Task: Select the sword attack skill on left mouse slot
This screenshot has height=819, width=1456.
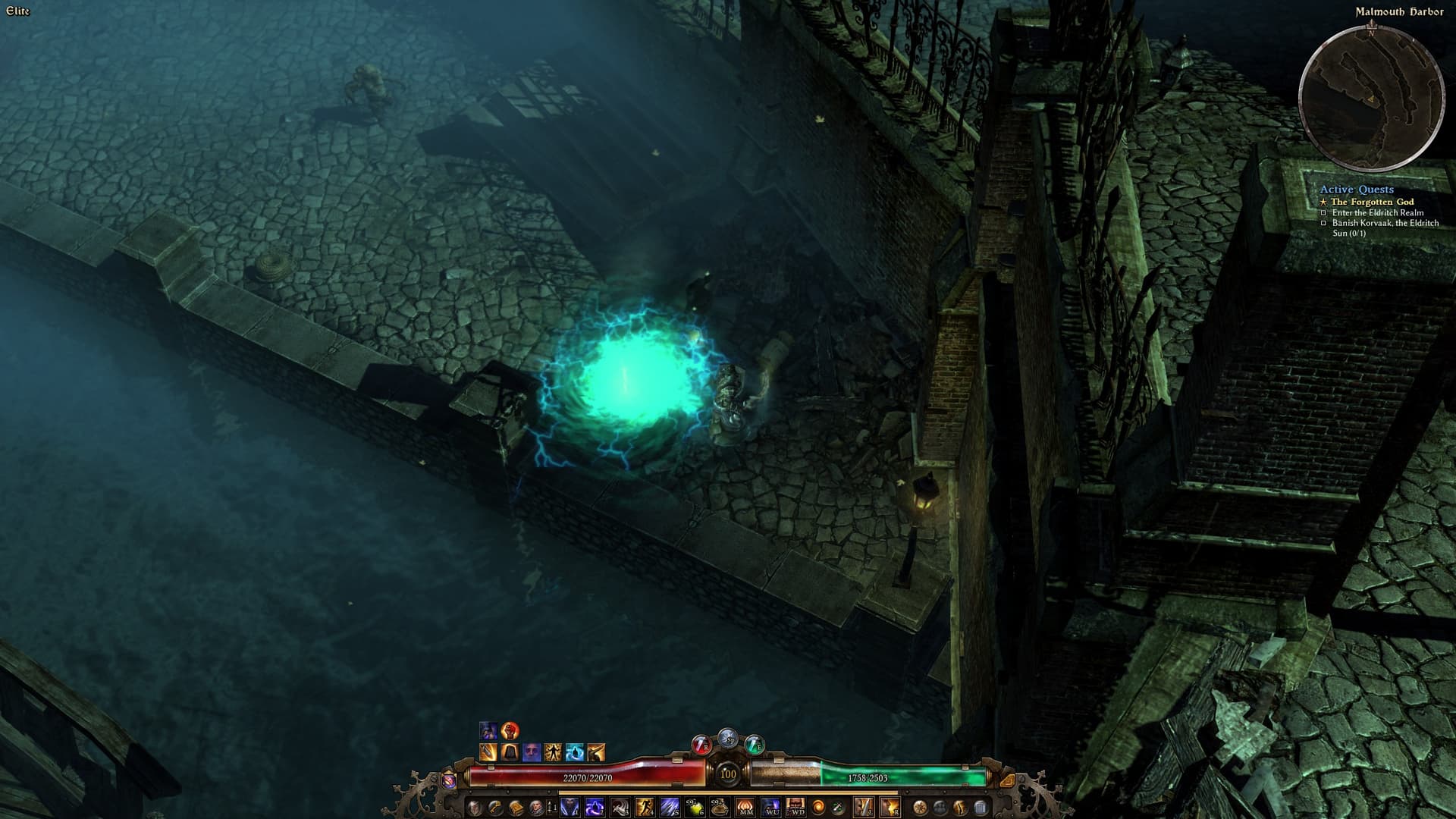Action: 865,808
